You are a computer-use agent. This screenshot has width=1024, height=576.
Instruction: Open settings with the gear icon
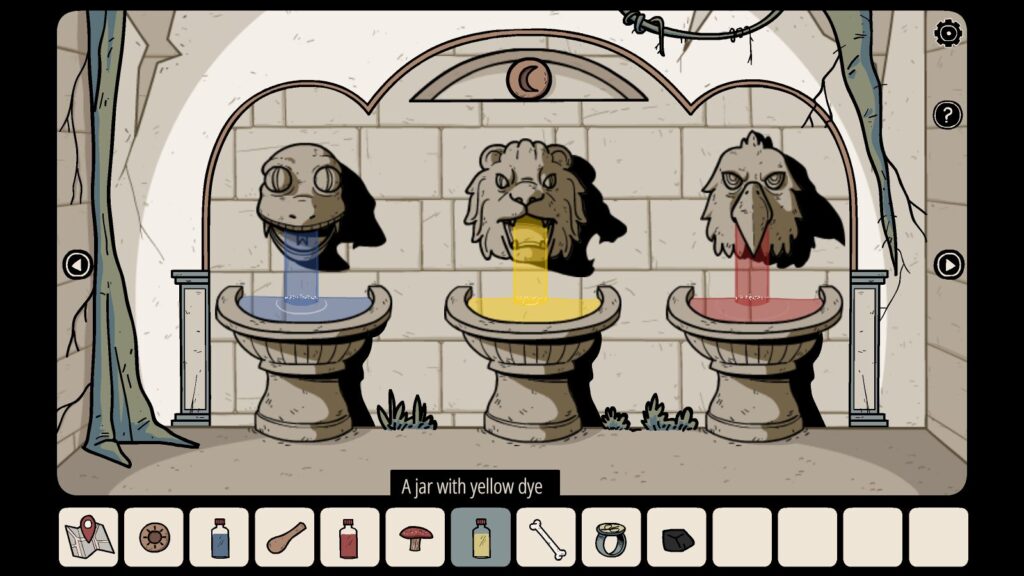[x=947, y=34]
